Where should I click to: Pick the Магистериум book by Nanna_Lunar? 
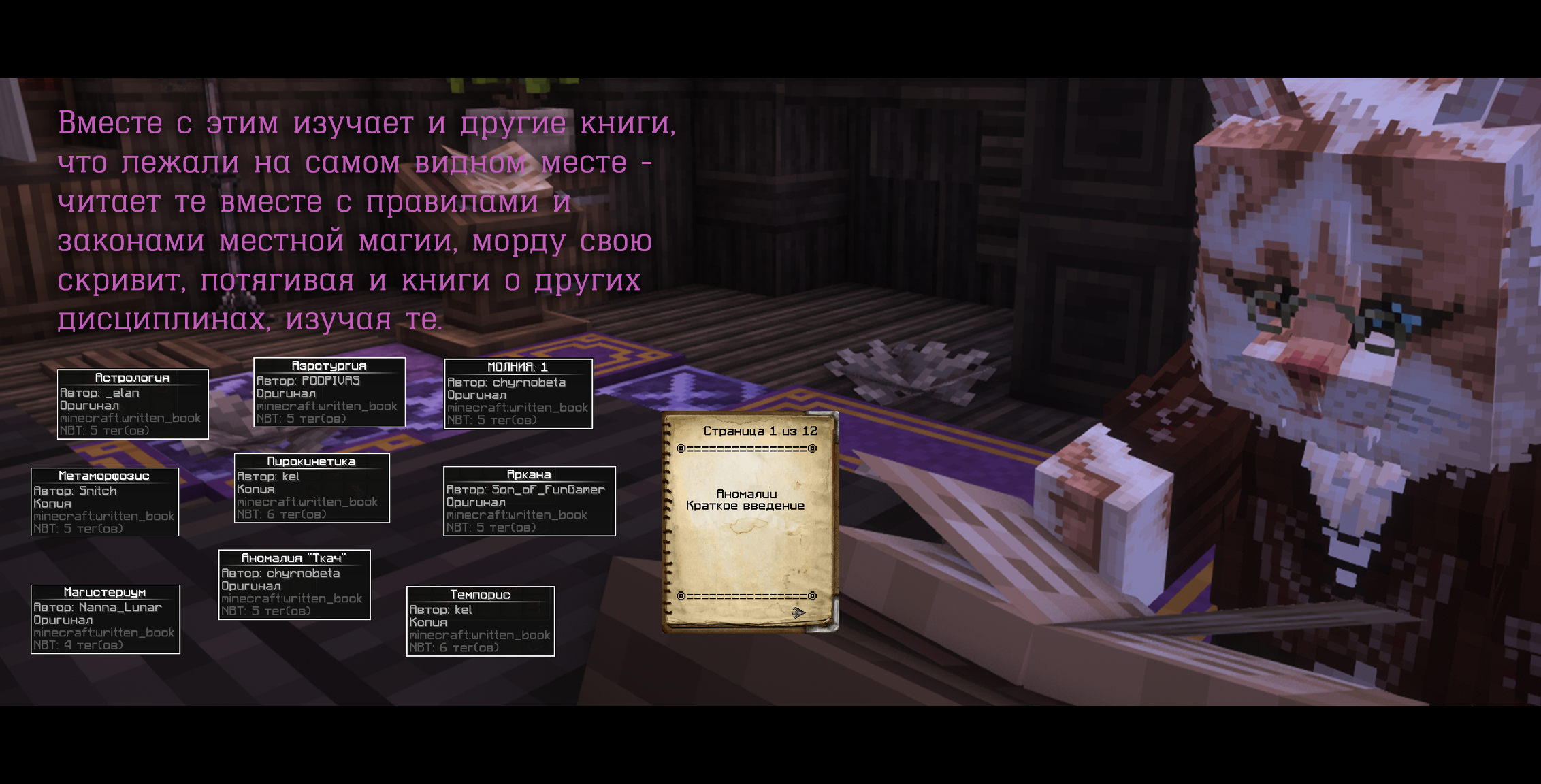point(106,619)
